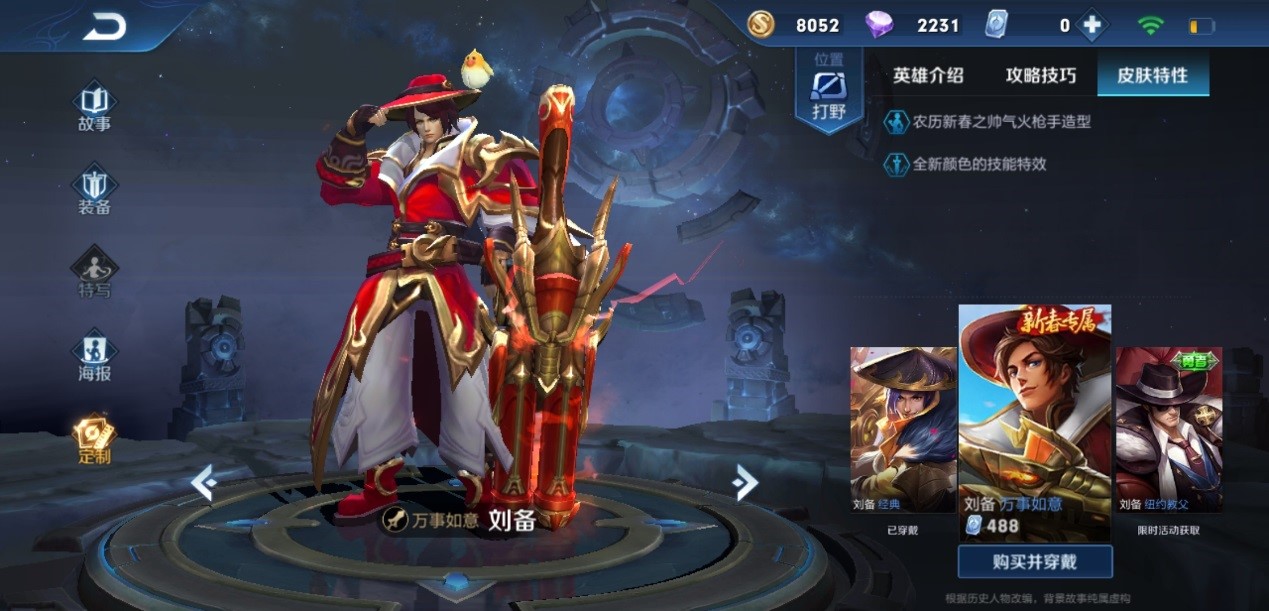Select the 万事如意 skin thumbnail
Viewport: 1269px width, 611px height.
coord(1035,420)
